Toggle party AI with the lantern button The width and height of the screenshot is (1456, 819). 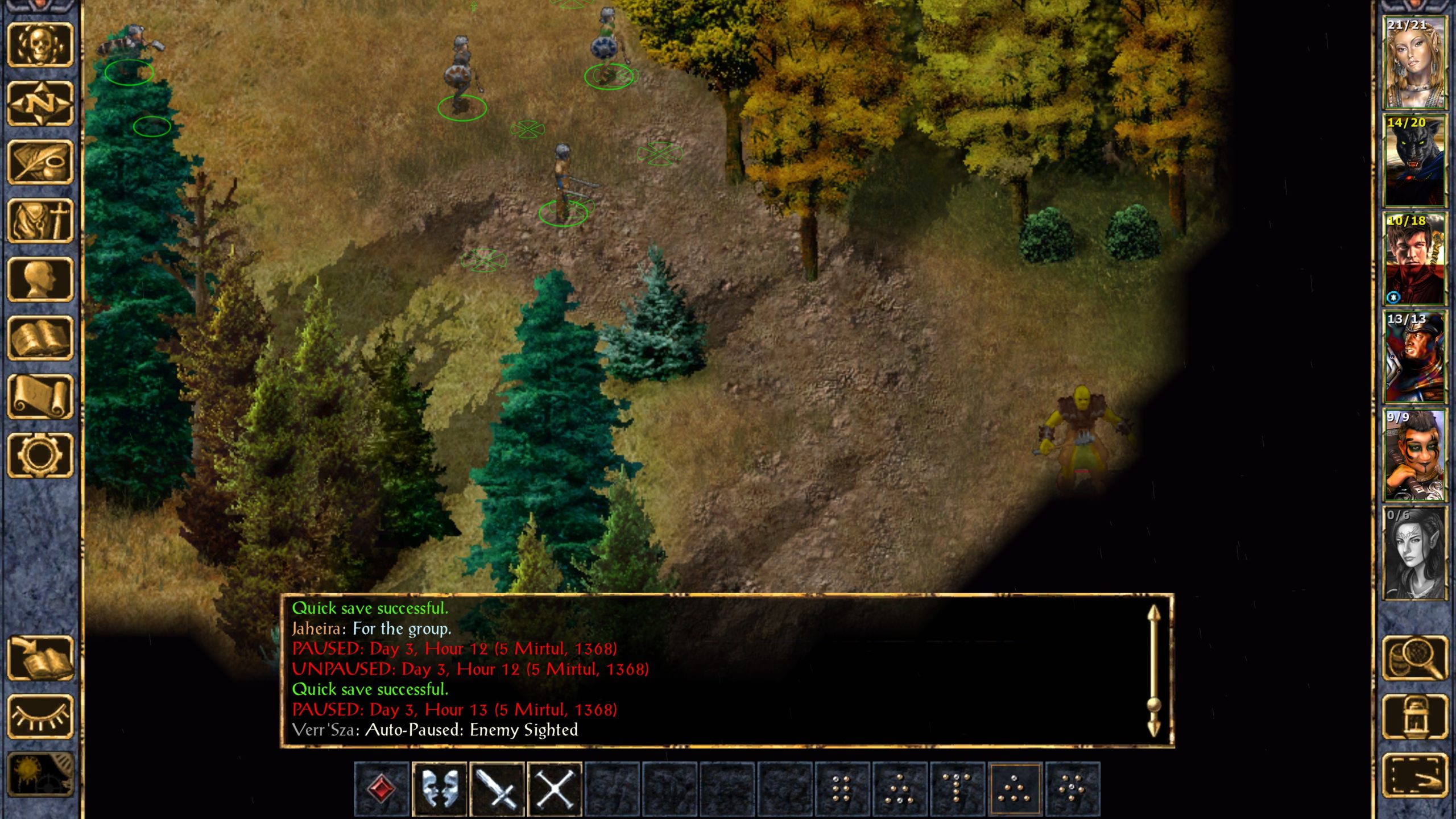[x=1414, y=717]
